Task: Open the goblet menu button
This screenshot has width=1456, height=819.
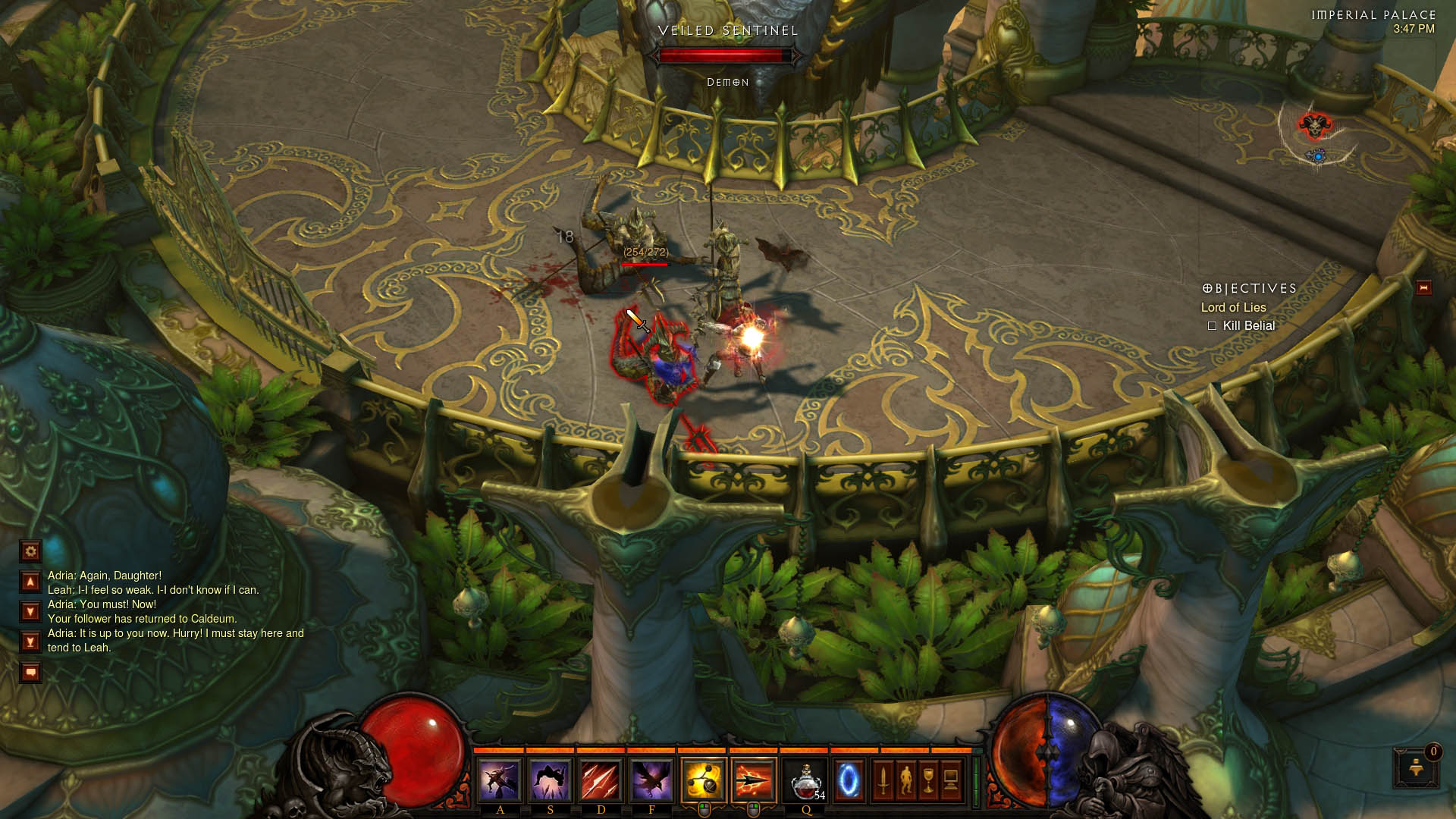Action: coord(928,780)
